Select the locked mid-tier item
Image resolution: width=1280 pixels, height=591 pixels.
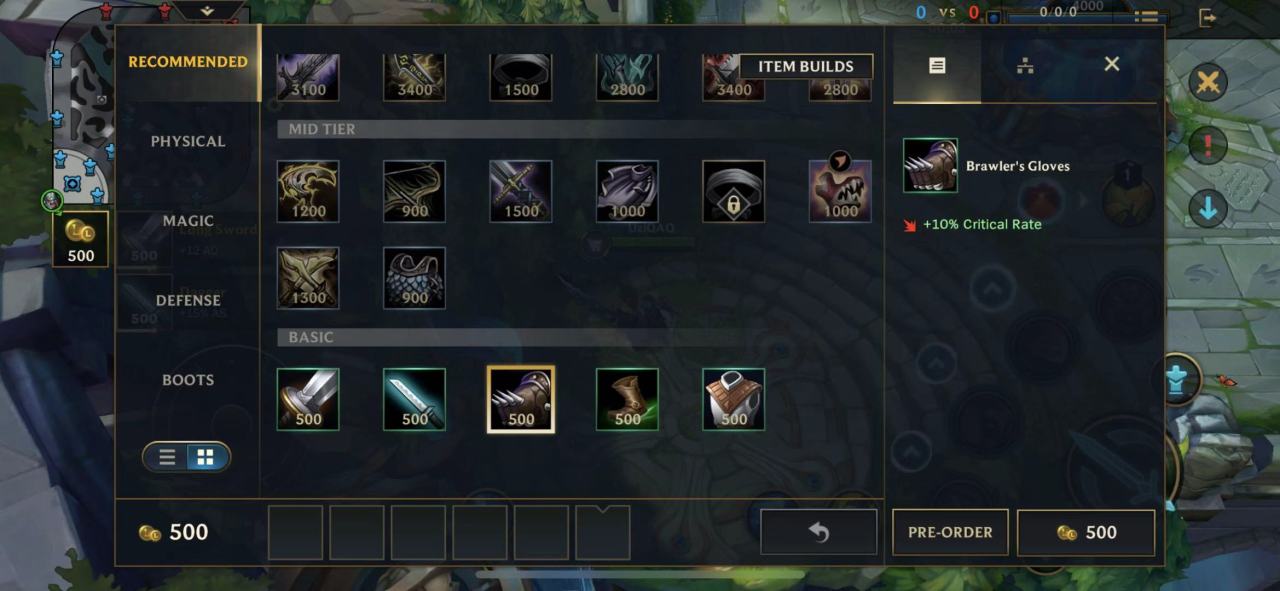pyautogui.click(x=734, y=191)
